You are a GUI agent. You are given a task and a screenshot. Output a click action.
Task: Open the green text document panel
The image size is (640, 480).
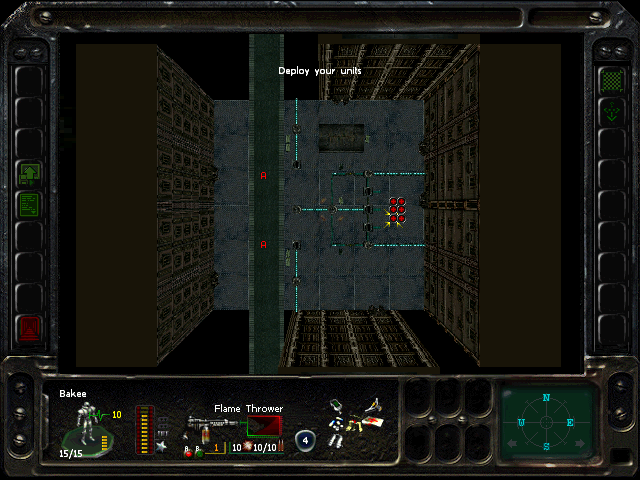pos(29,204)
